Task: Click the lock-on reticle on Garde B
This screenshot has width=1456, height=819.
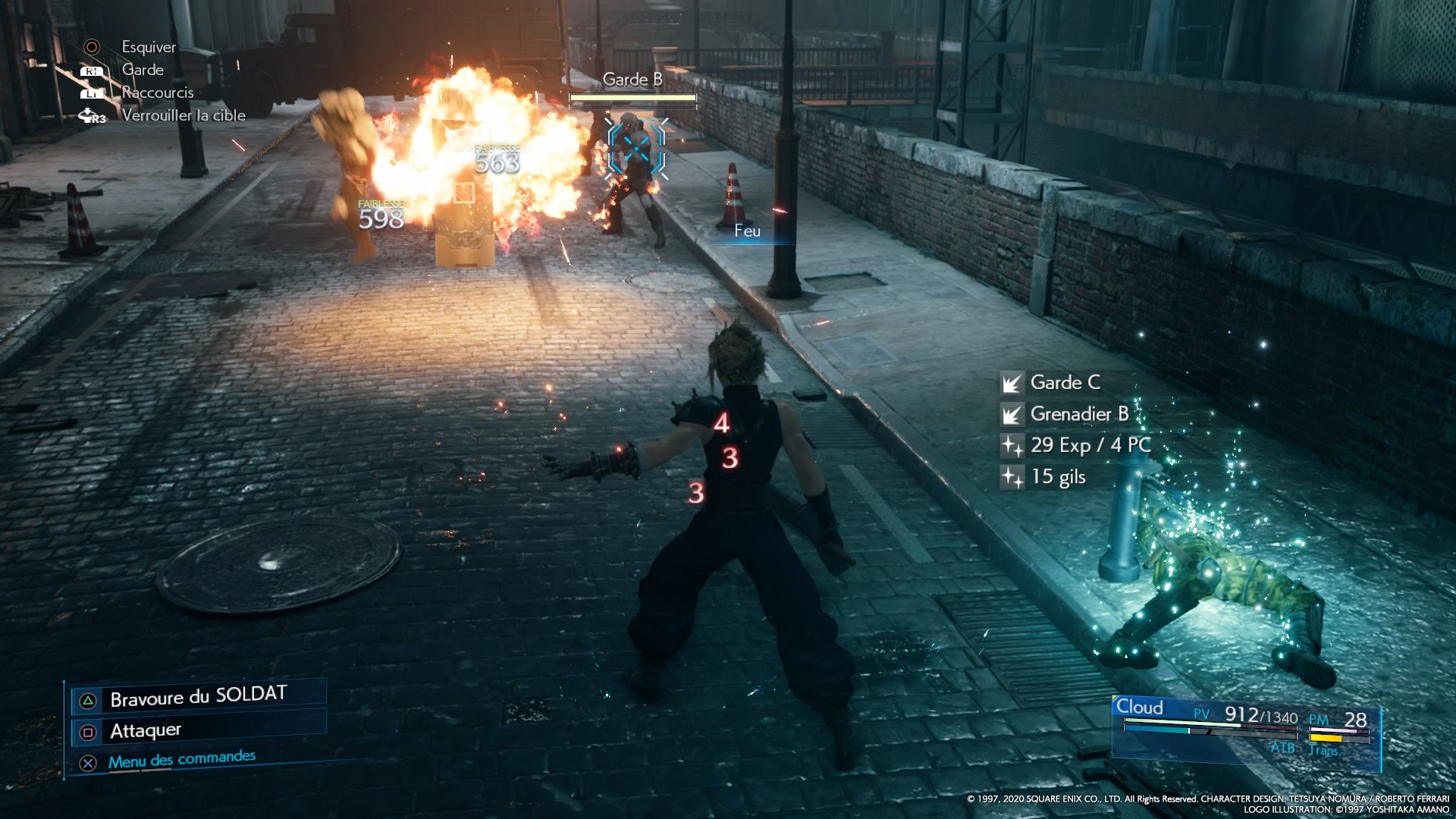Action: (636, 148)
